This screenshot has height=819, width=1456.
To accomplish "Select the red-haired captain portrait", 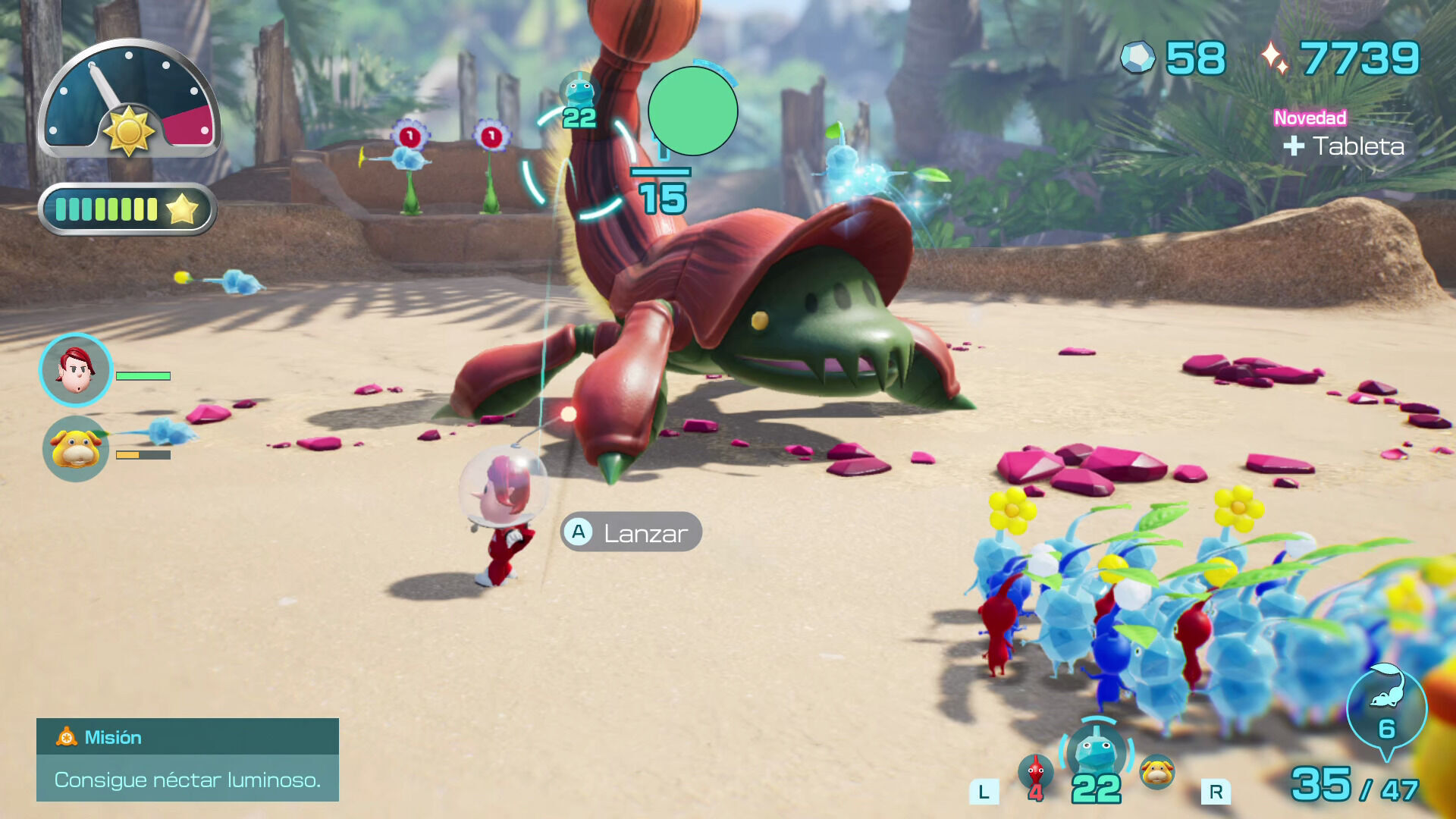I will point(76,371).
